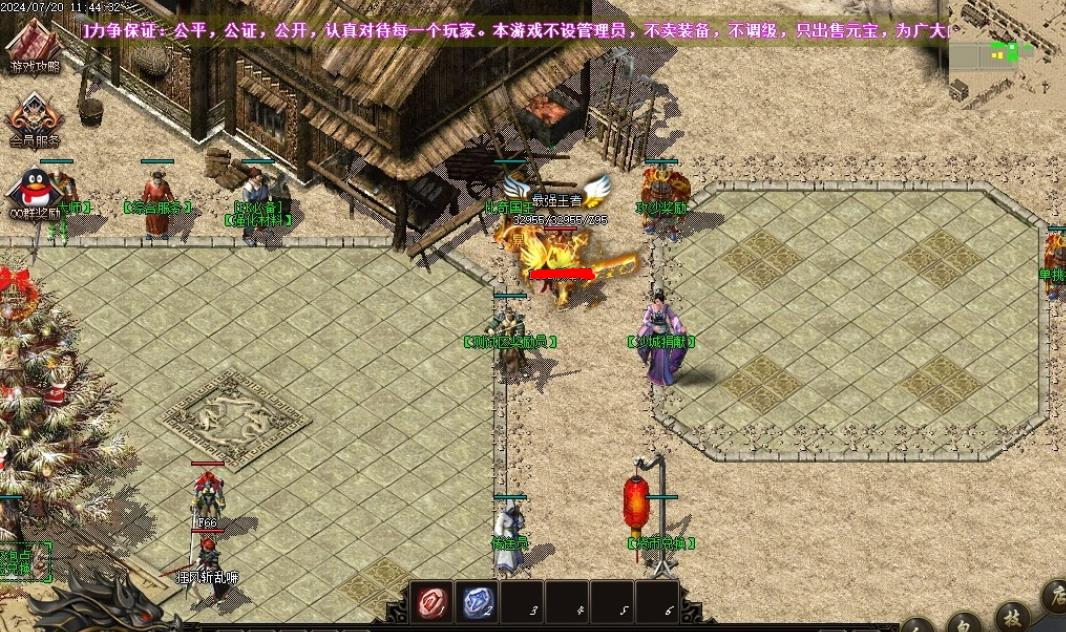Open the 包 bag round button
The width and height of the screenshot is (1066, 632).
coord(963,624)
